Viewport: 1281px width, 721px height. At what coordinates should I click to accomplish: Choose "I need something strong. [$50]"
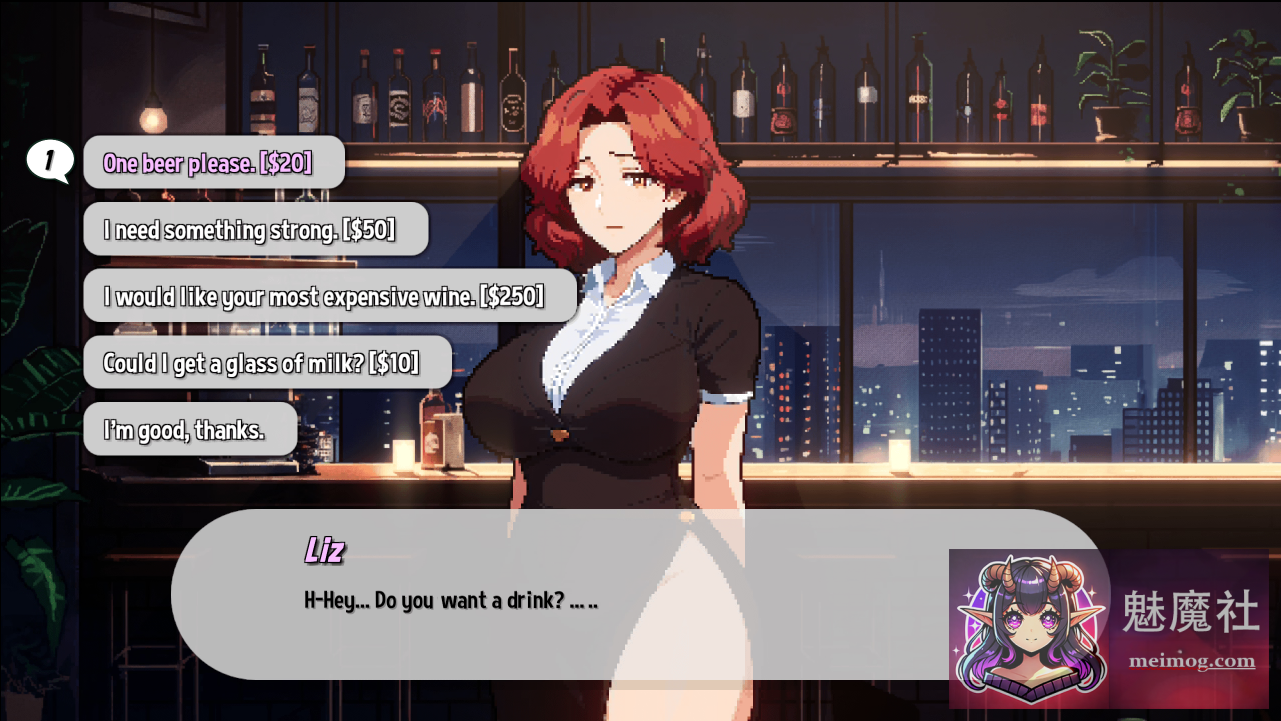pos(255,228)
